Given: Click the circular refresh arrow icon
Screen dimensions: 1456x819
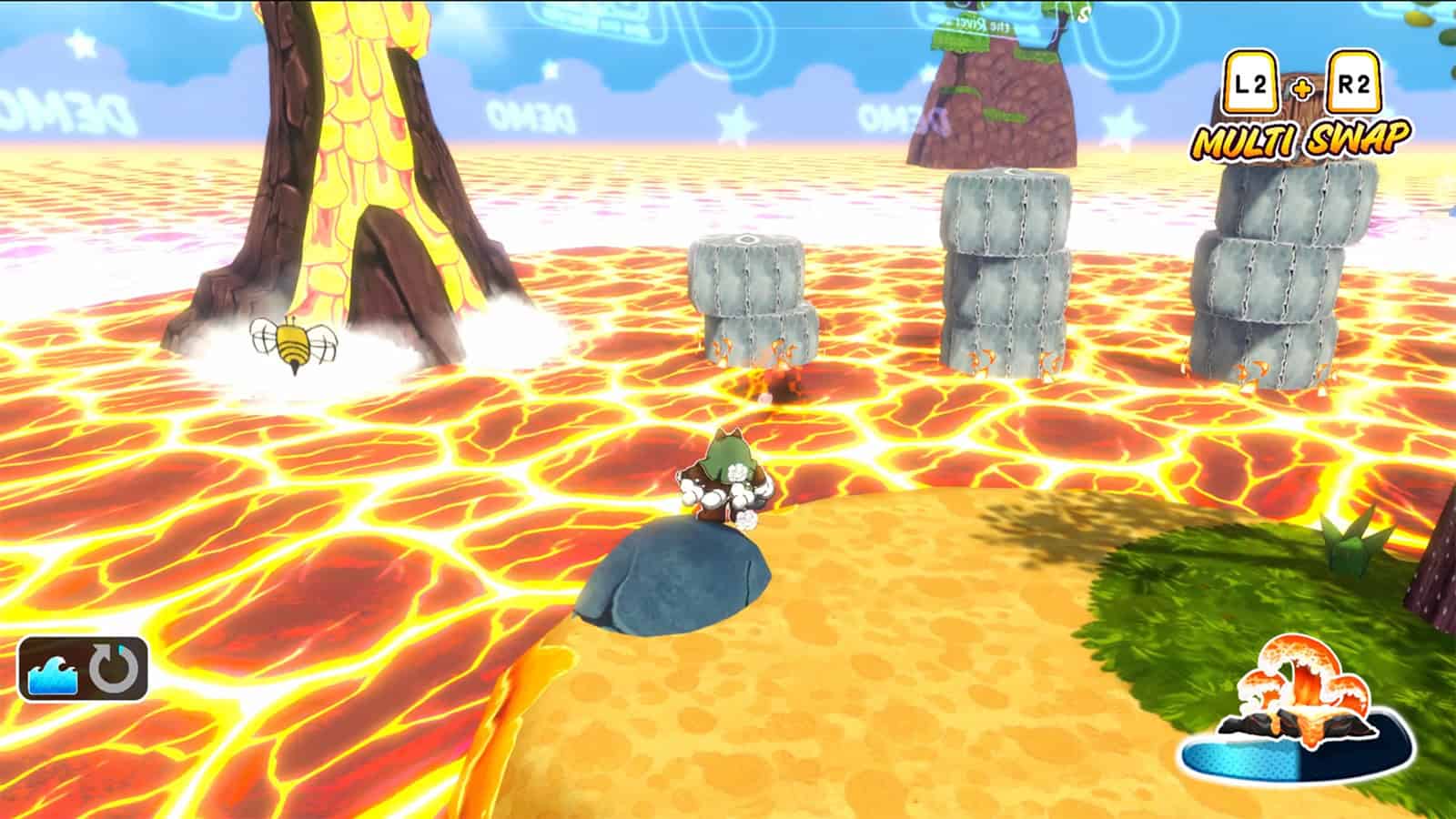Looking at the screenshot, I should click(x=116, y=669).
